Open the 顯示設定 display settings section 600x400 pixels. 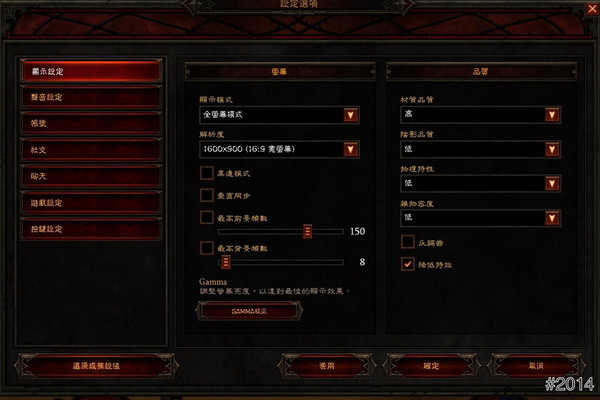tap(90, 71)
